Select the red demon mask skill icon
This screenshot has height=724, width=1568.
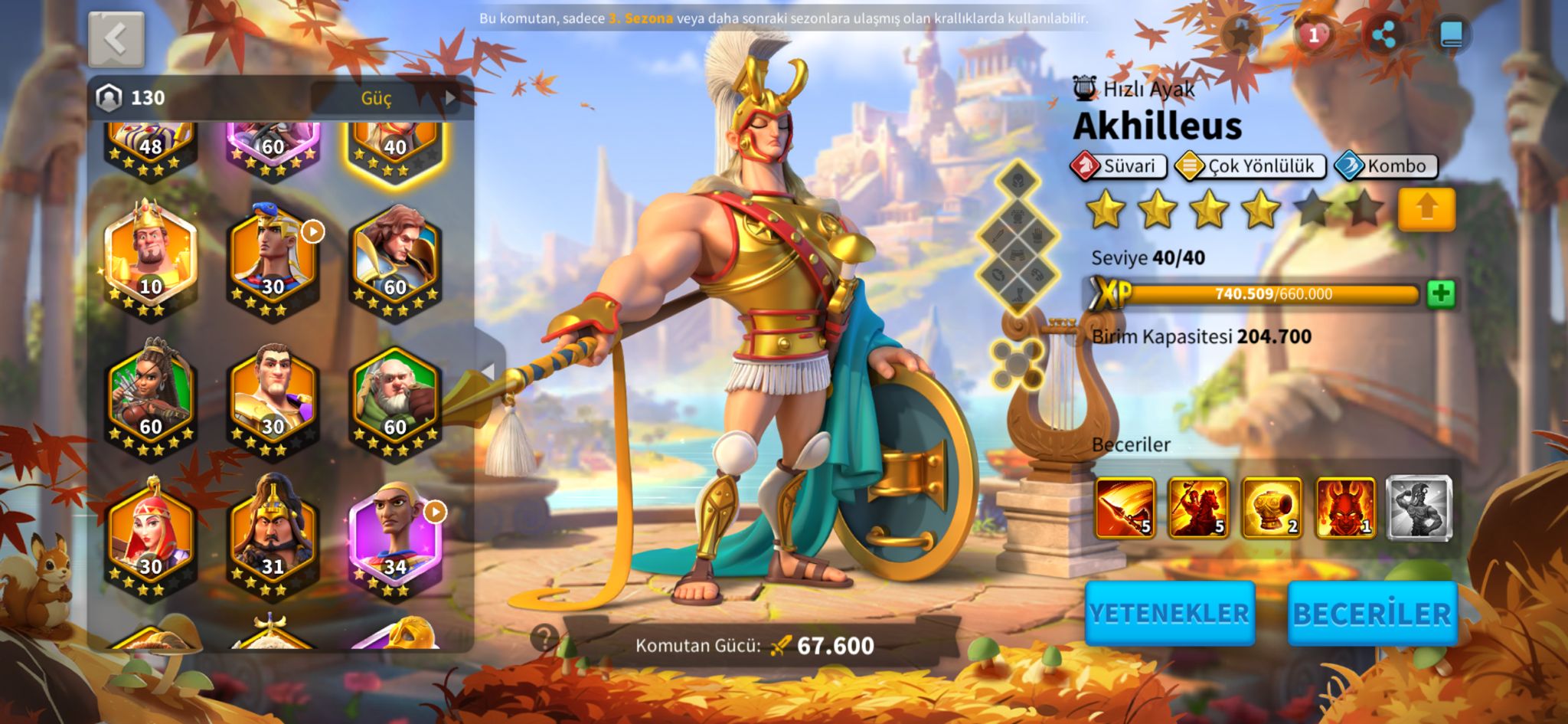click(x=1345, y=507)
